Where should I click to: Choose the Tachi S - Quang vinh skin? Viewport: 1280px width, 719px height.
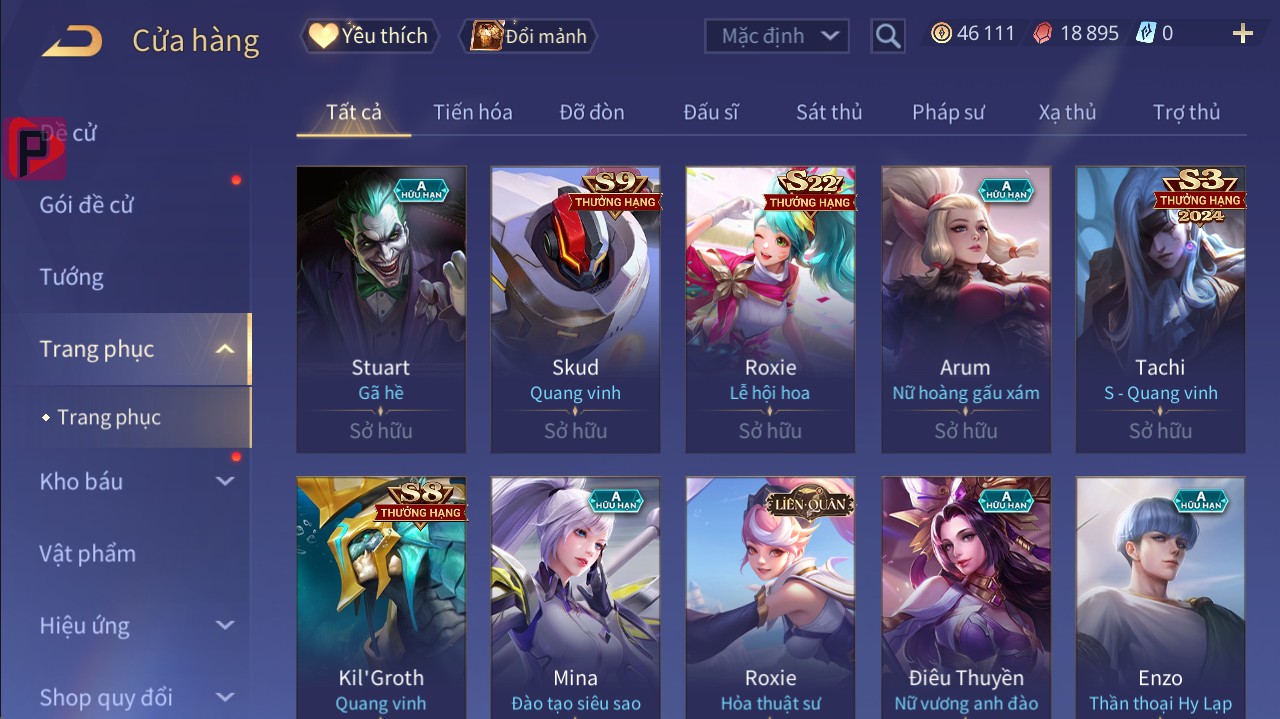pyautogui.click(x=1160, y=309)
